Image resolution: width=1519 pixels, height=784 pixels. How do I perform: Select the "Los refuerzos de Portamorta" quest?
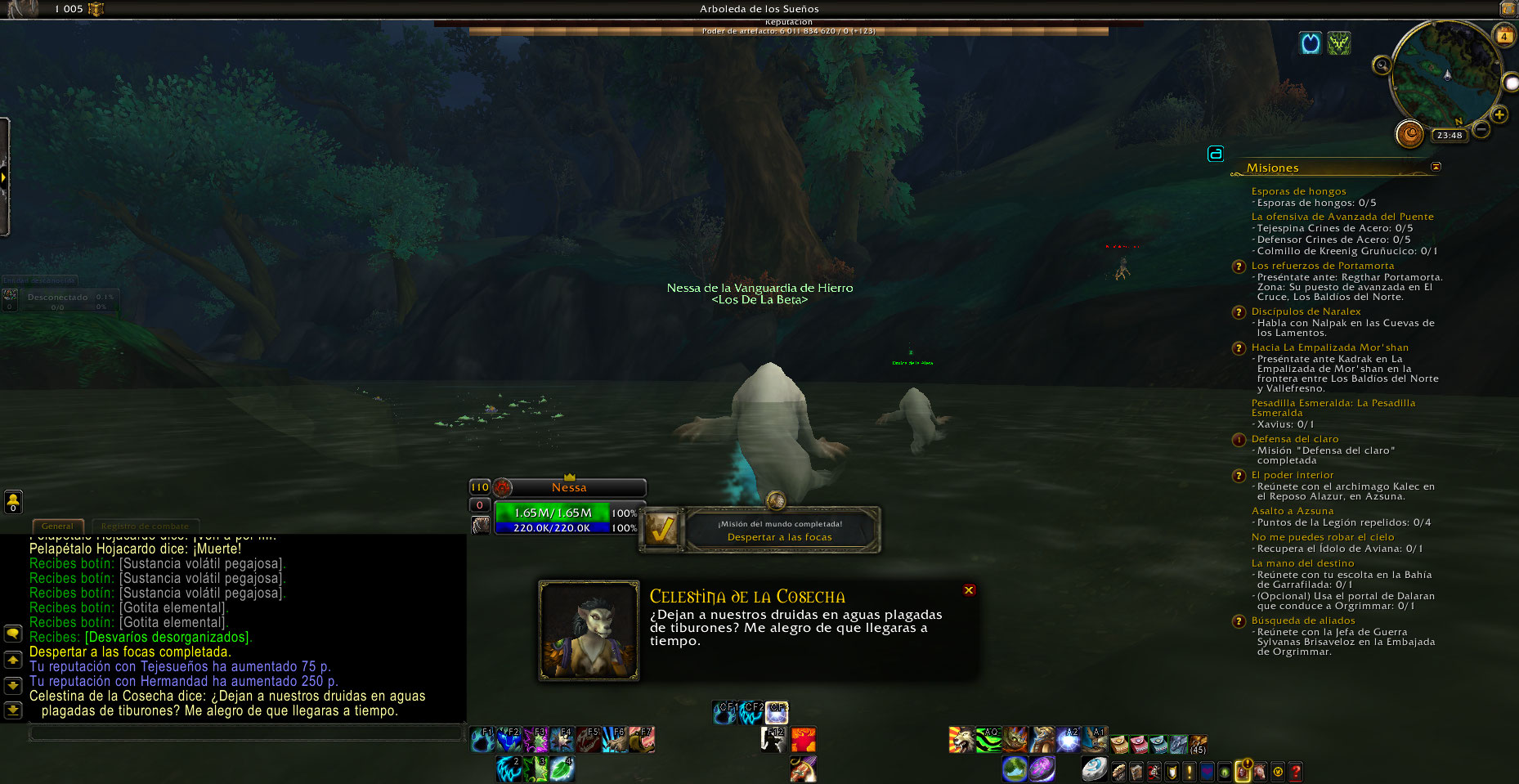click(x=1322, y=266)
